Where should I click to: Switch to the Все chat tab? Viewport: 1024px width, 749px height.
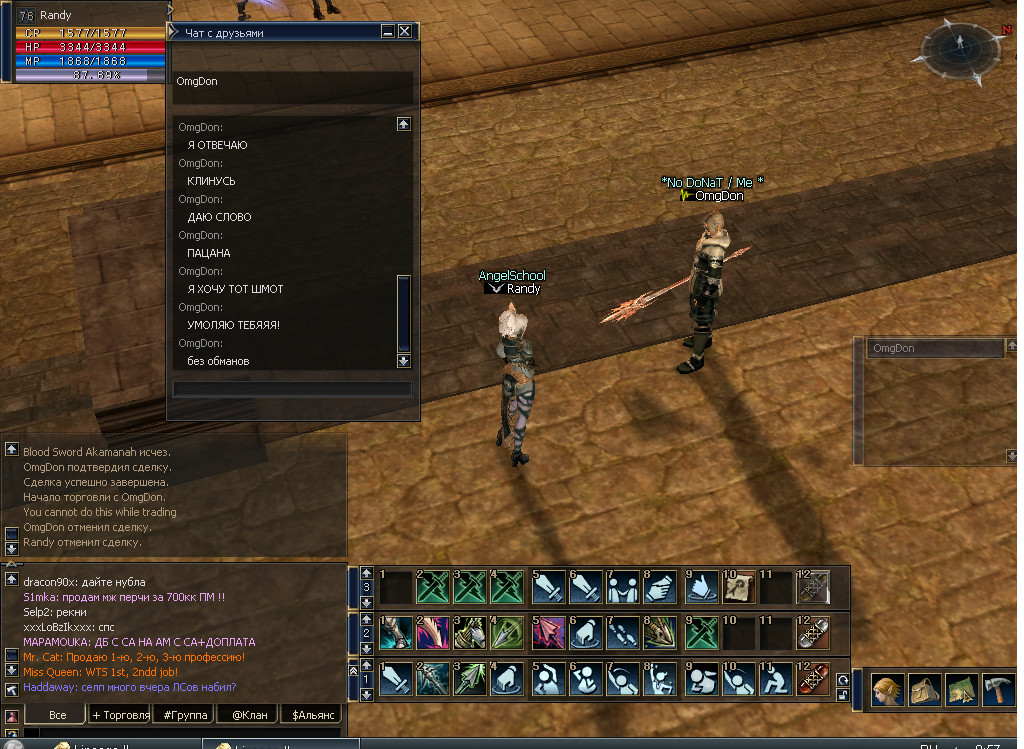(57, 715)
